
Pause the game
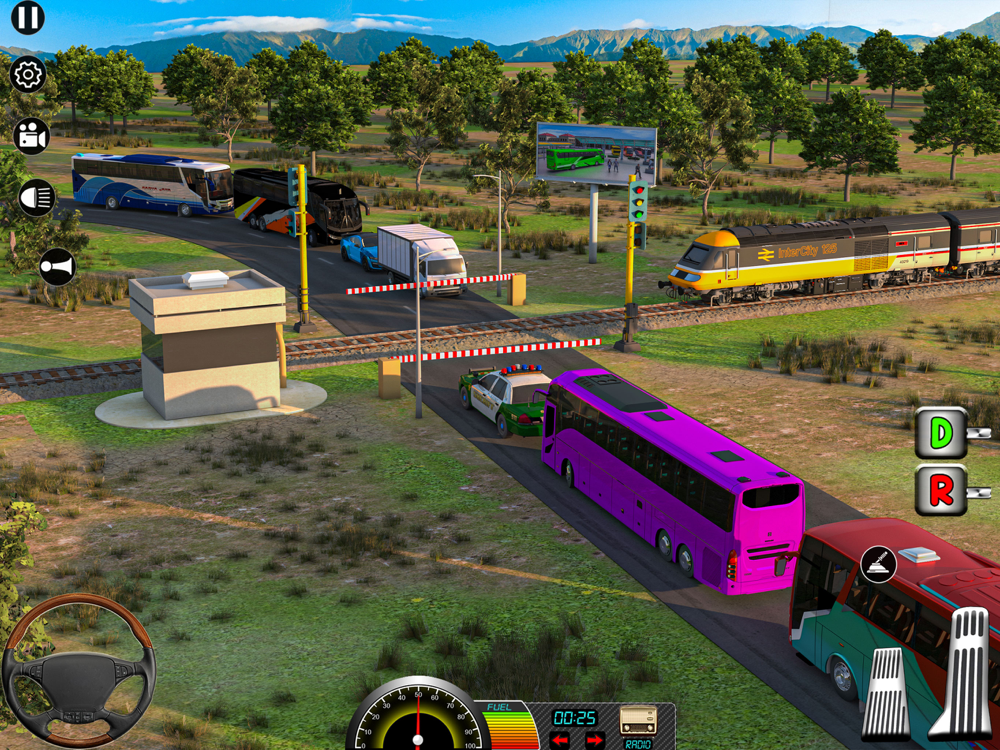tap(27, 17)
